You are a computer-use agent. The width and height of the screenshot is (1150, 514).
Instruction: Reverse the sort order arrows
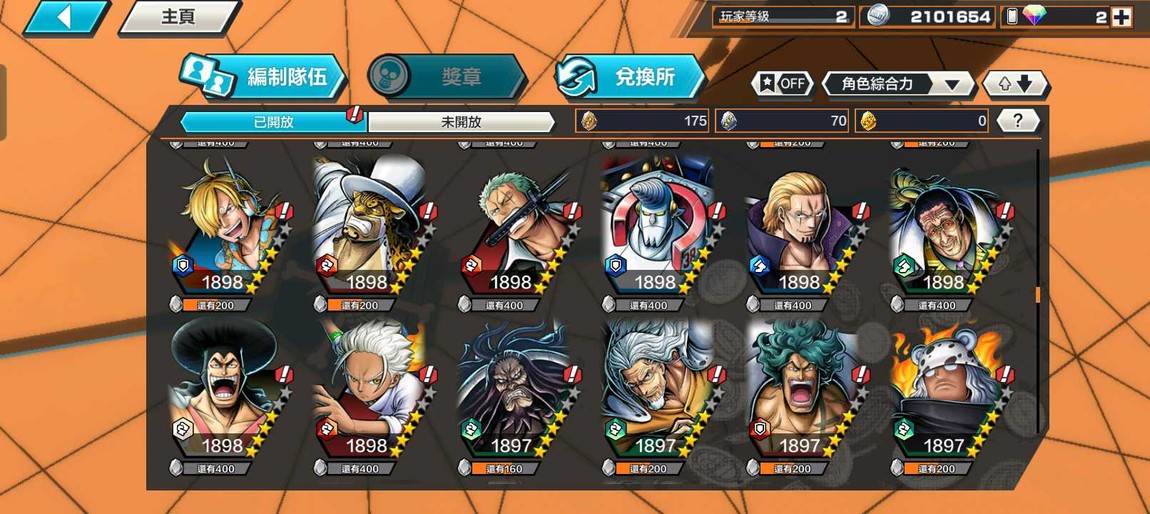(1015, 84)
